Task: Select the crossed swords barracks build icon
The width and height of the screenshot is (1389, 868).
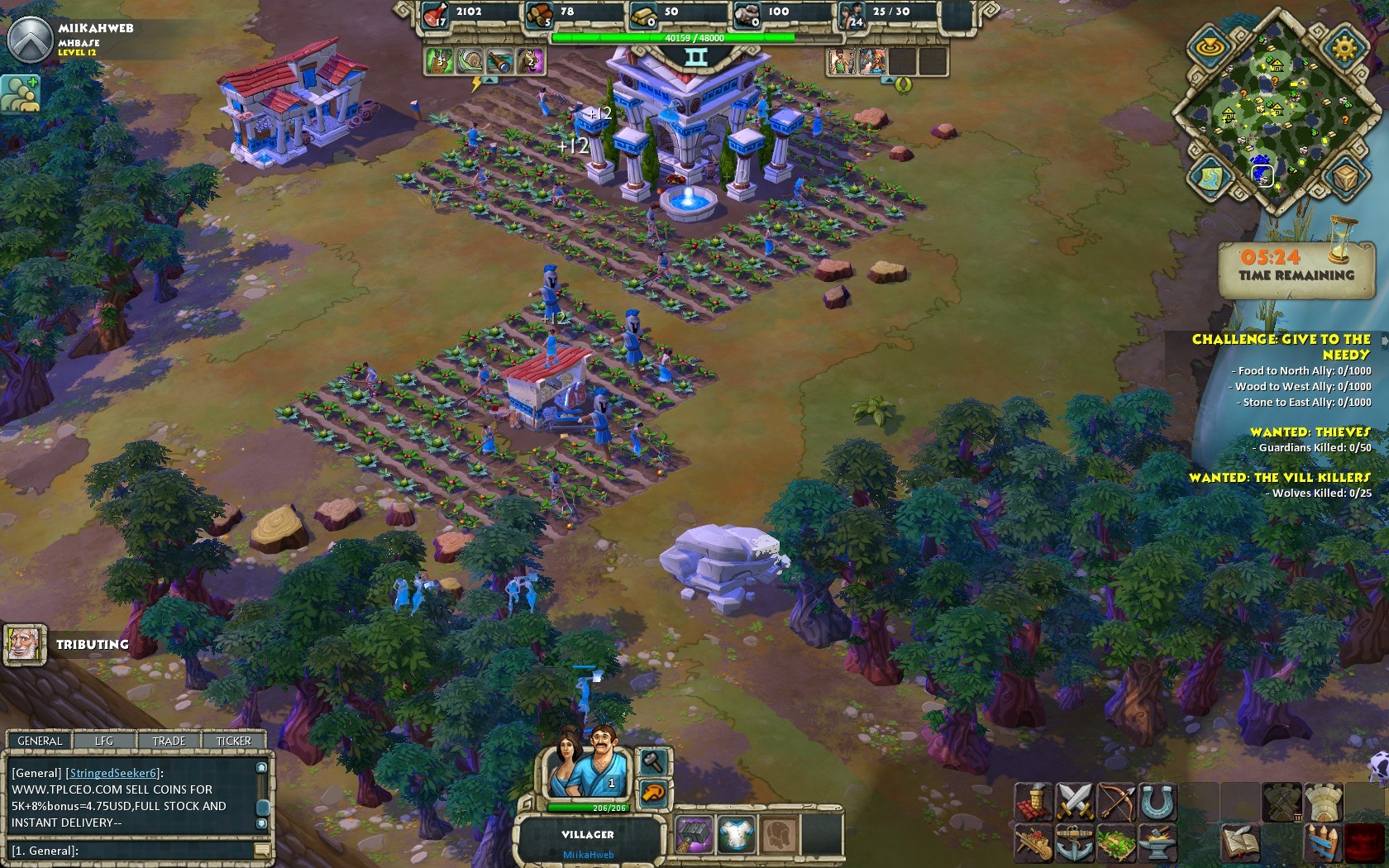Action: click(1074, 801)
